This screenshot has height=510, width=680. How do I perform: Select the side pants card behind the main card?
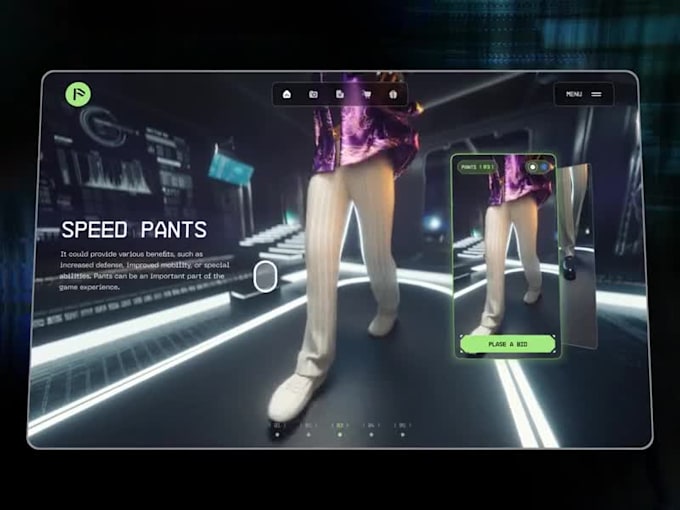pos(576,250)
